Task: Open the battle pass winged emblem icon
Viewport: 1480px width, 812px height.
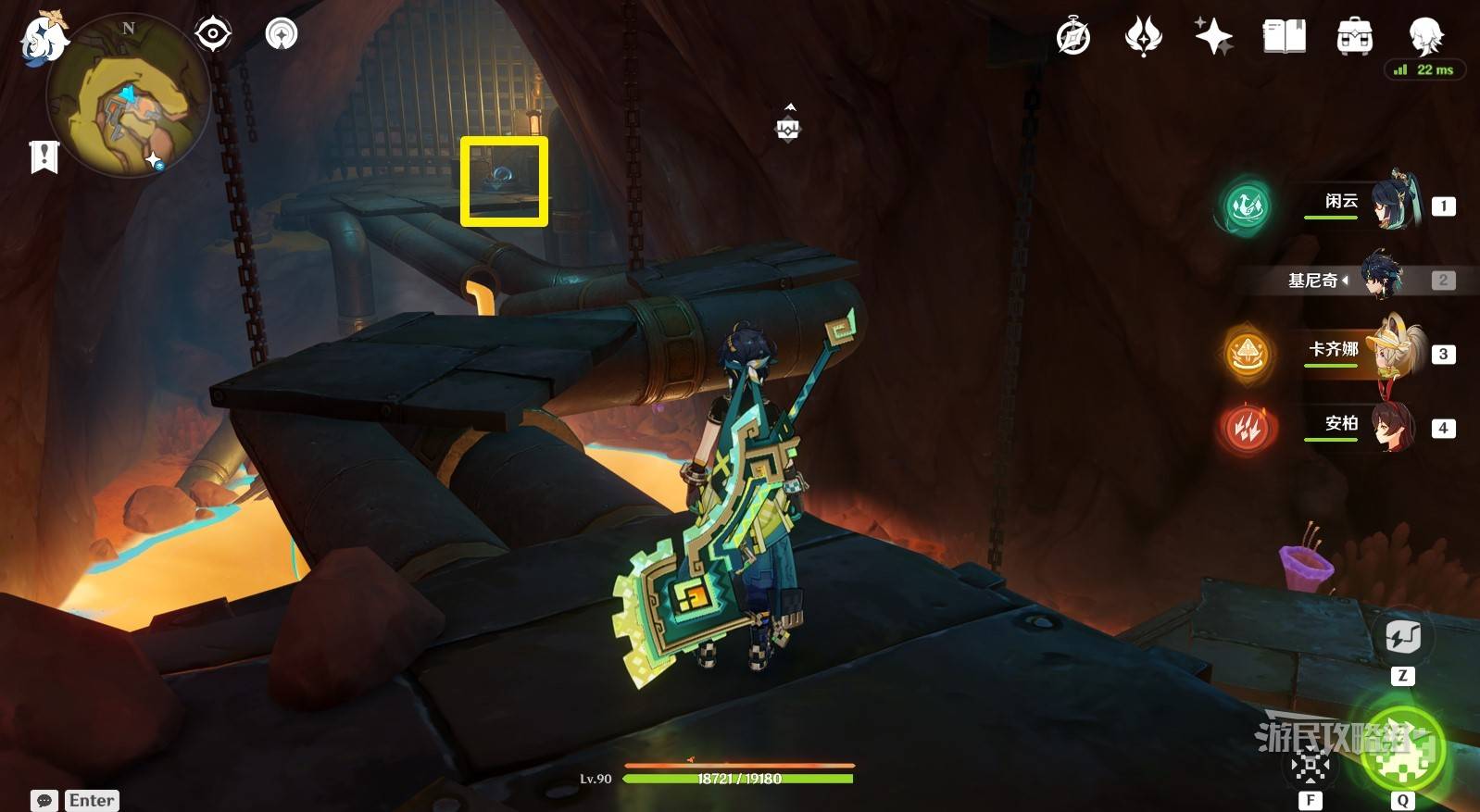Action: click(1143, 37)
